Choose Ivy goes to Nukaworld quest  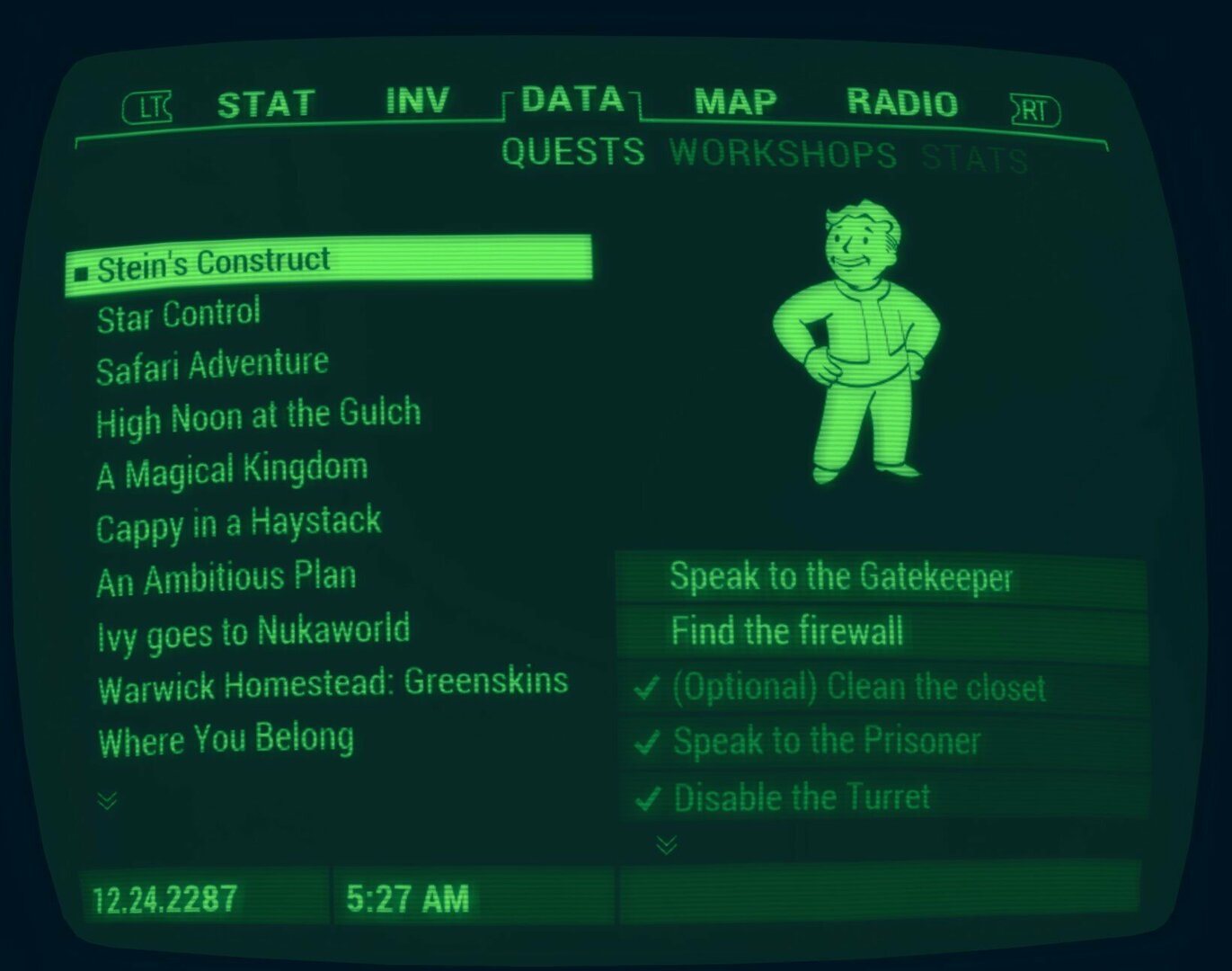(x=254, y=631)
